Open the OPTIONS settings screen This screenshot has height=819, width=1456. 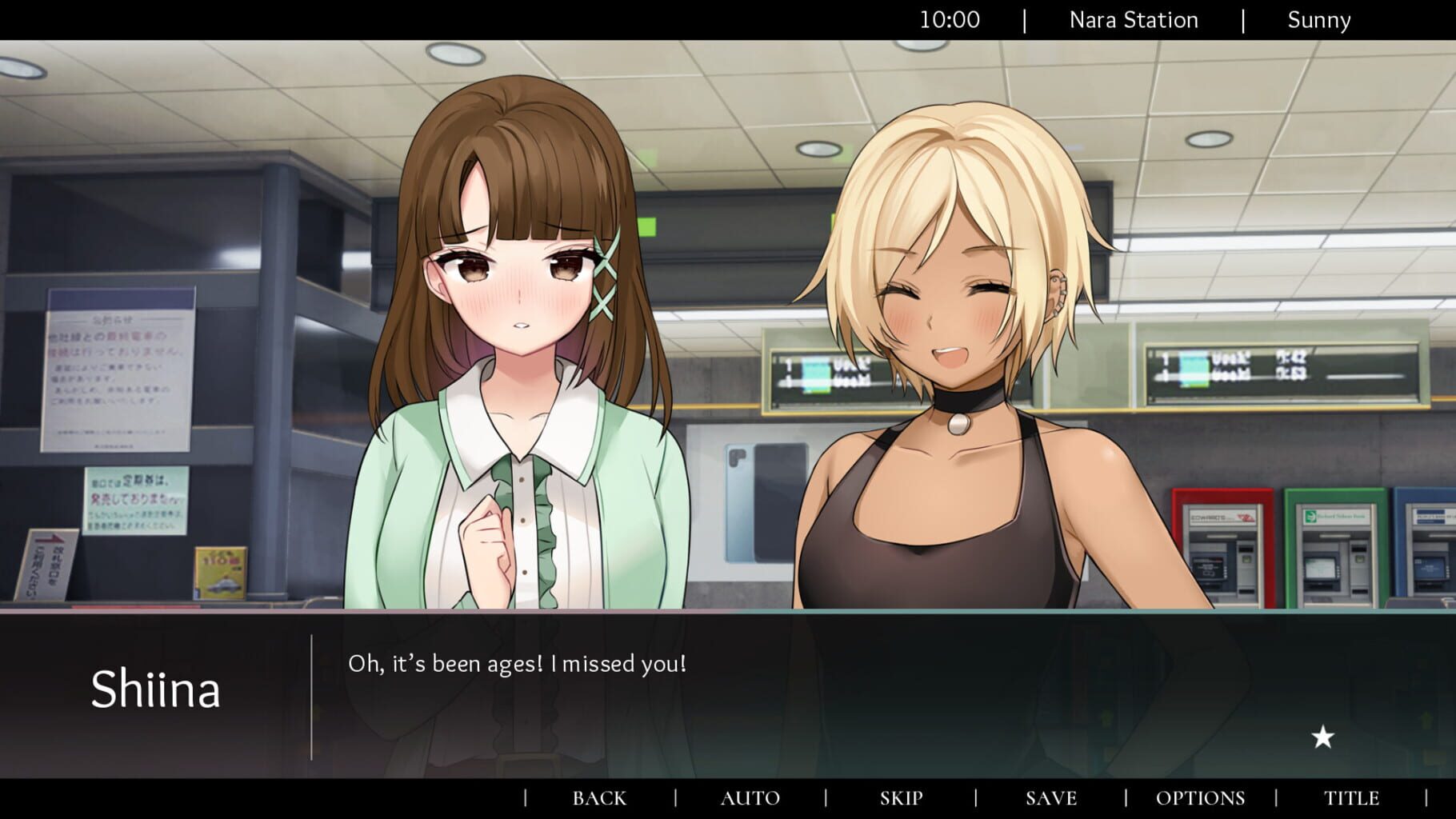pos(1199,797)
